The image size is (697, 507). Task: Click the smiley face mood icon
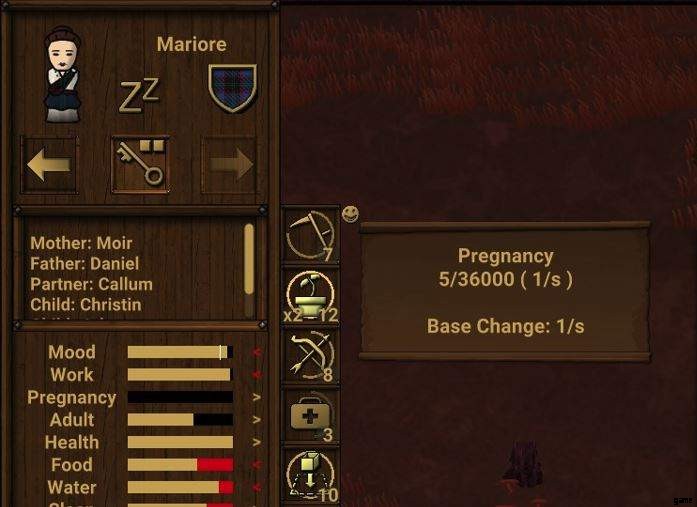point(350,213)
